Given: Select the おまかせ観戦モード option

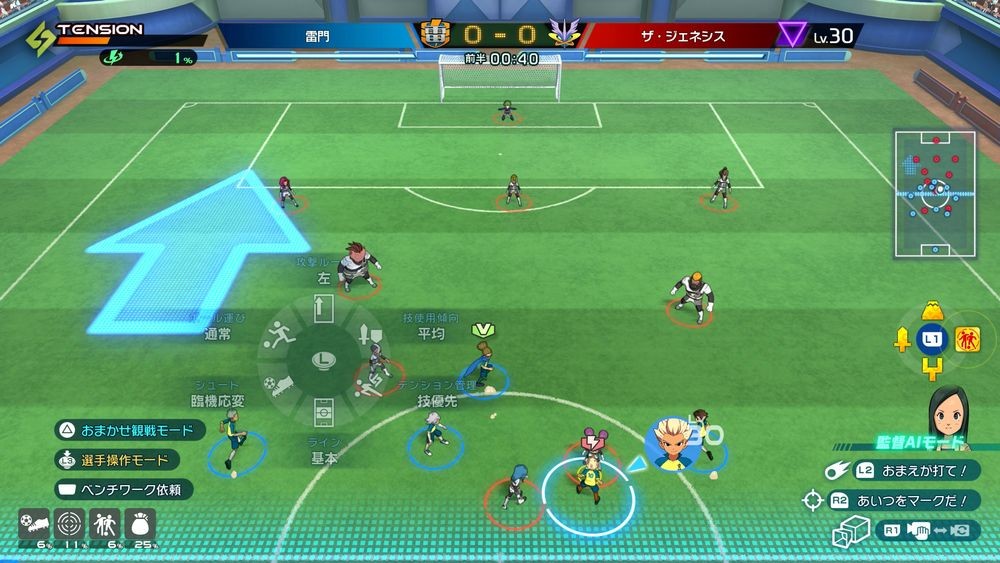Looking at the screenshot, I should pyautogui.click(x=130, y=430).
